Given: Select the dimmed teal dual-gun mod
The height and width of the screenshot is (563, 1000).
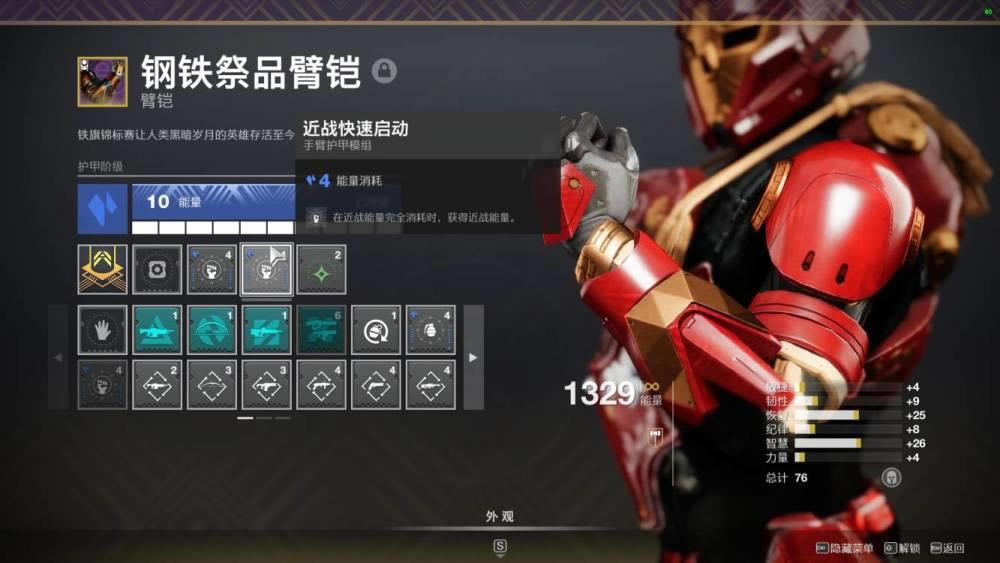Looking at the screenshot, I should (321, 329).
